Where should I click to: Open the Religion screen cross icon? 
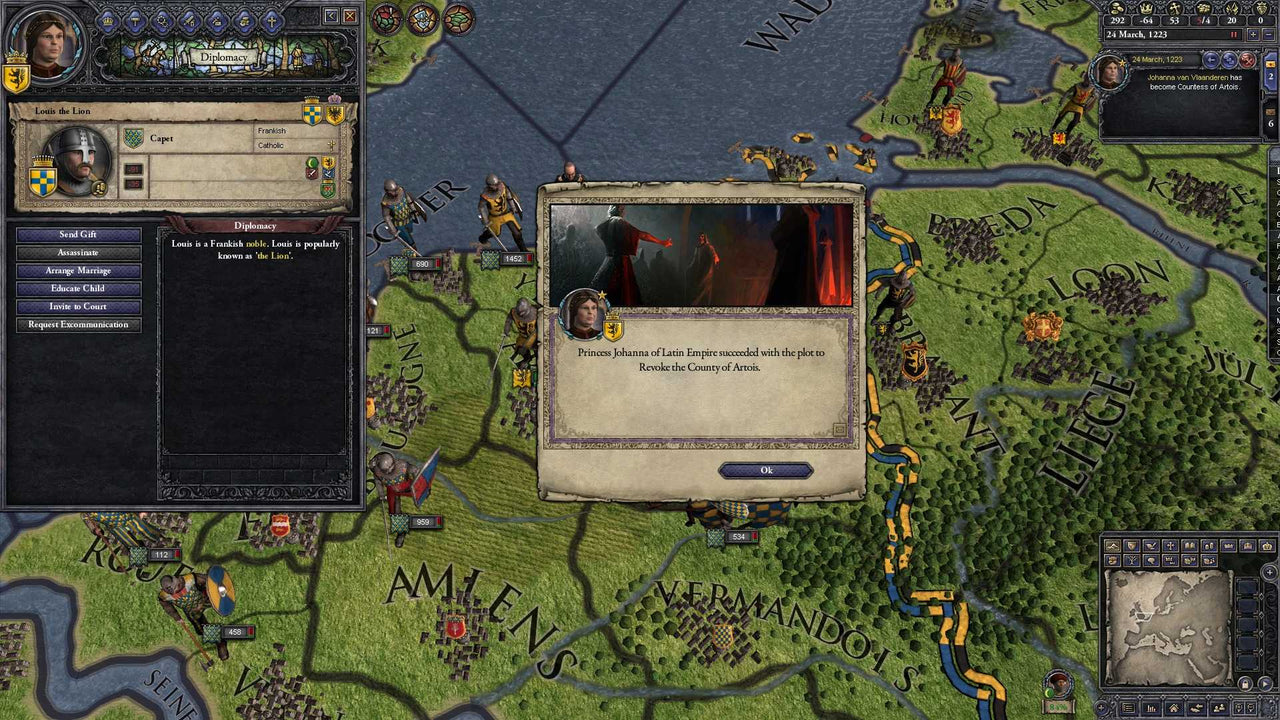(x=271, y=21)
